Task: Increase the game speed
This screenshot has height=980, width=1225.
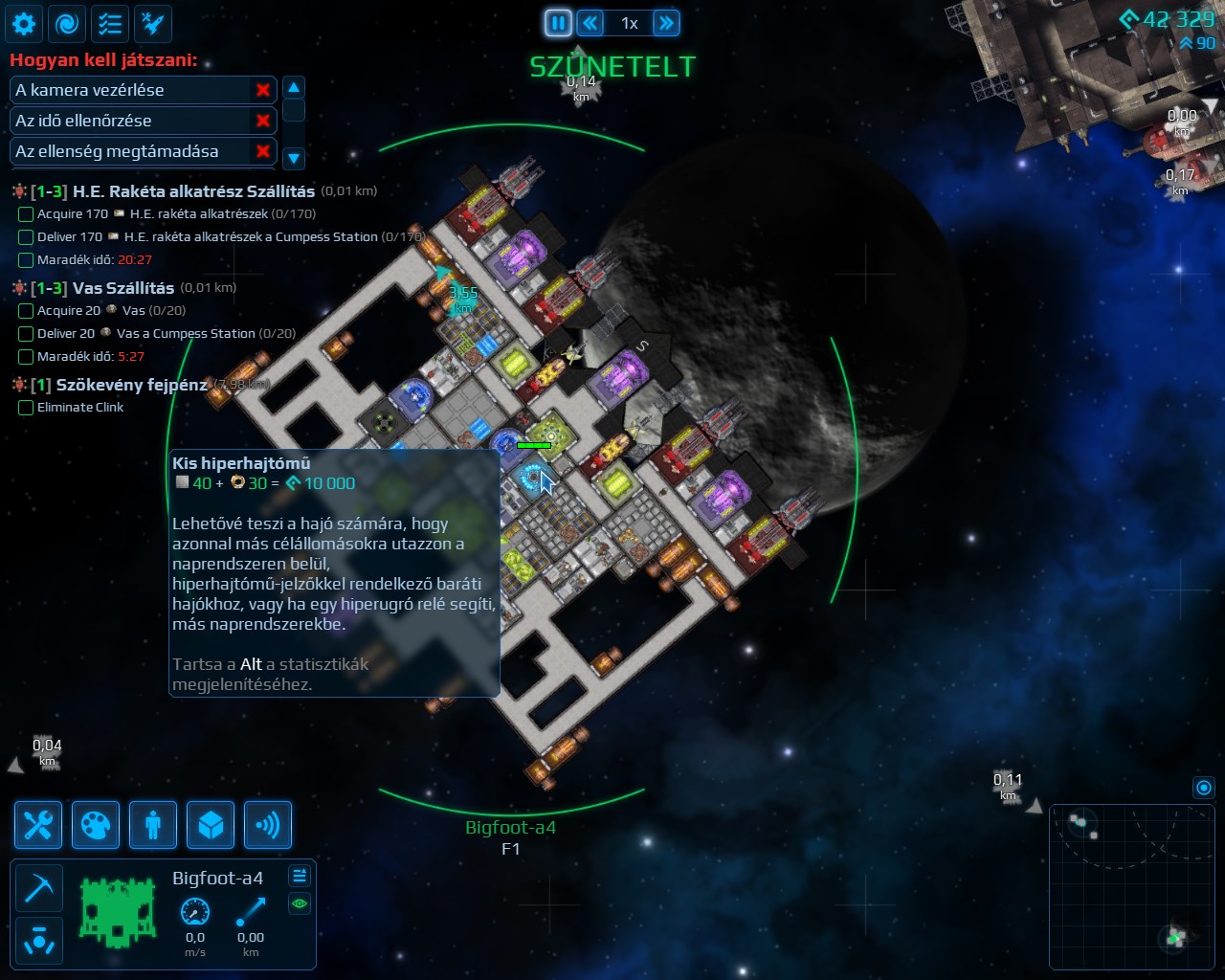Action: tap(666, 23)
